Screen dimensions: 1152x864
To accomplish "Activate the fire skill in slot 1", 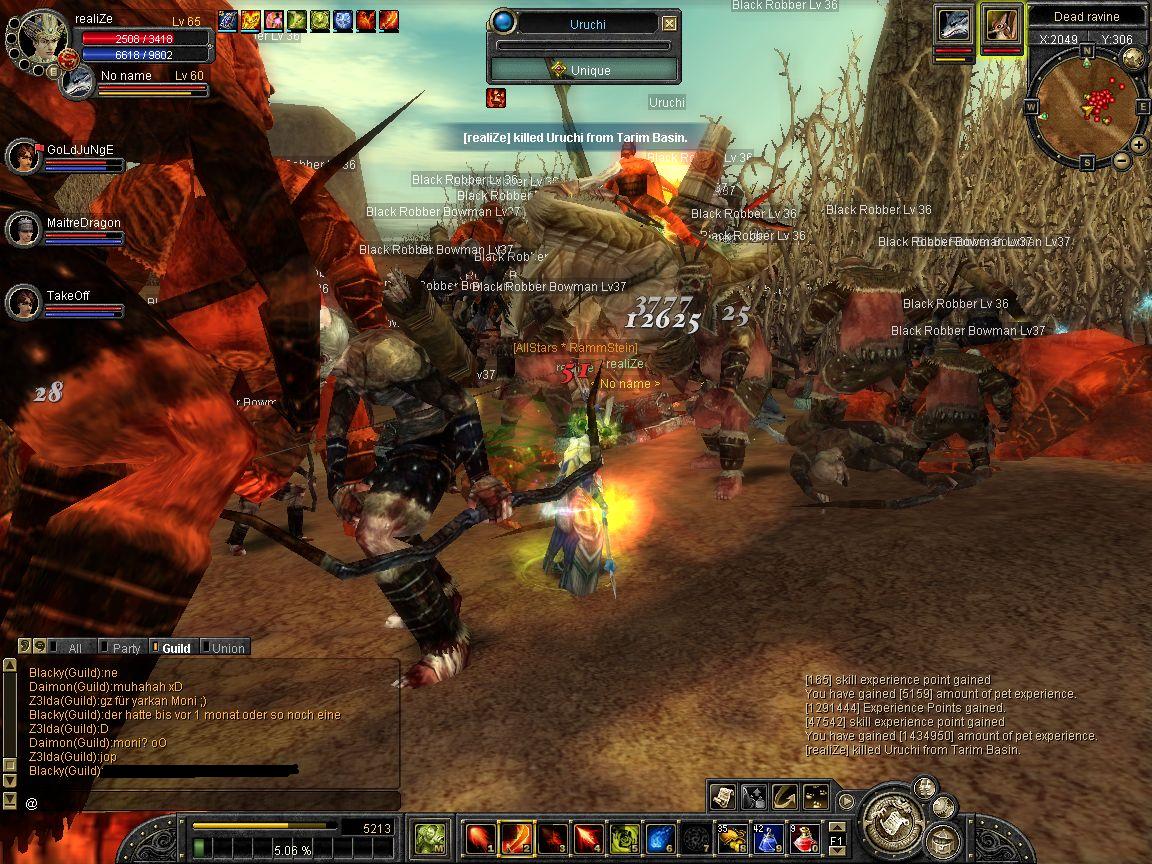I will coord(480,837).
